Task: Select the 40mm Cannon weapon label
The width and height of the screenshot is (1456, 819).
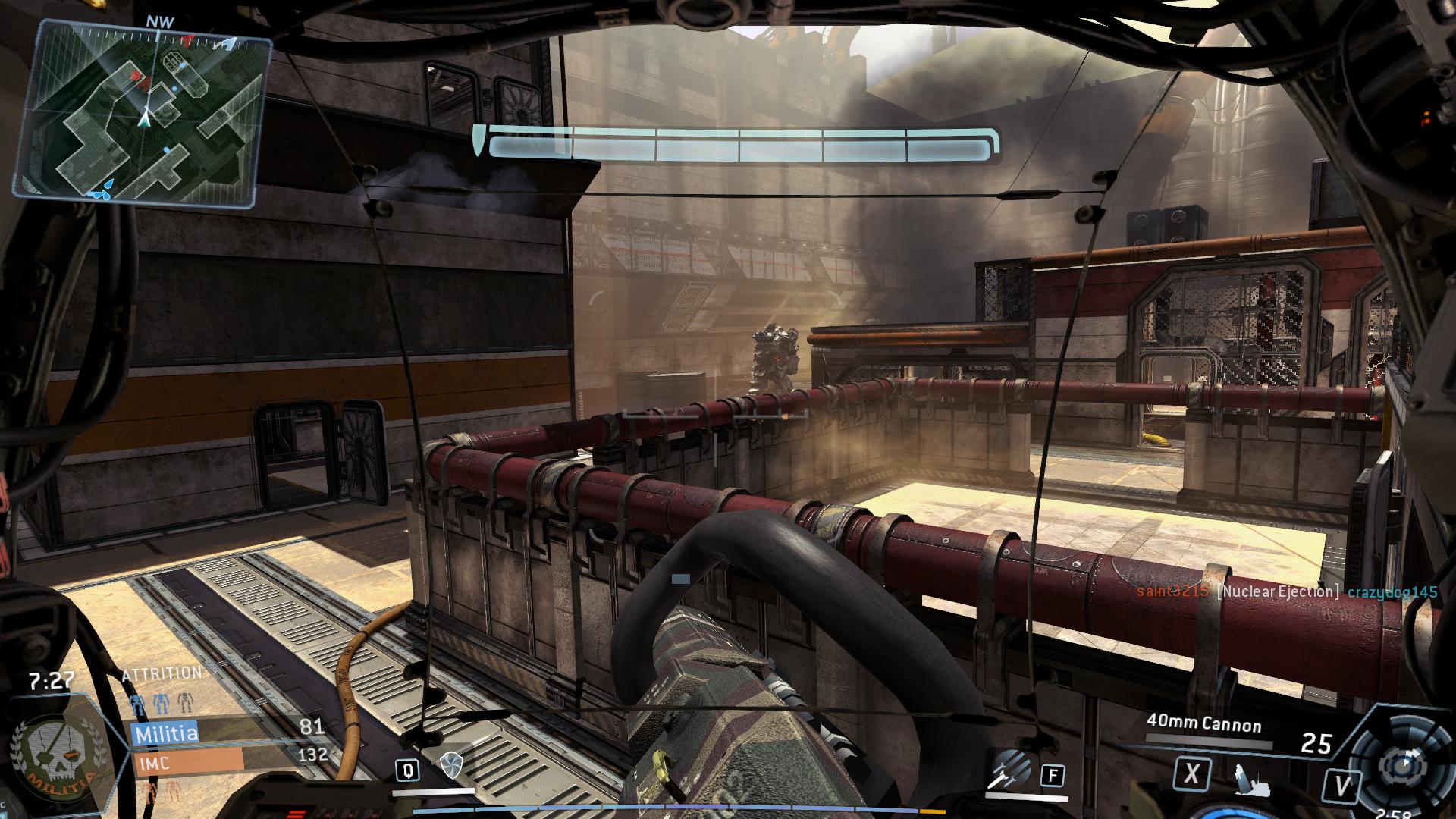Action: pos(1203,724)
